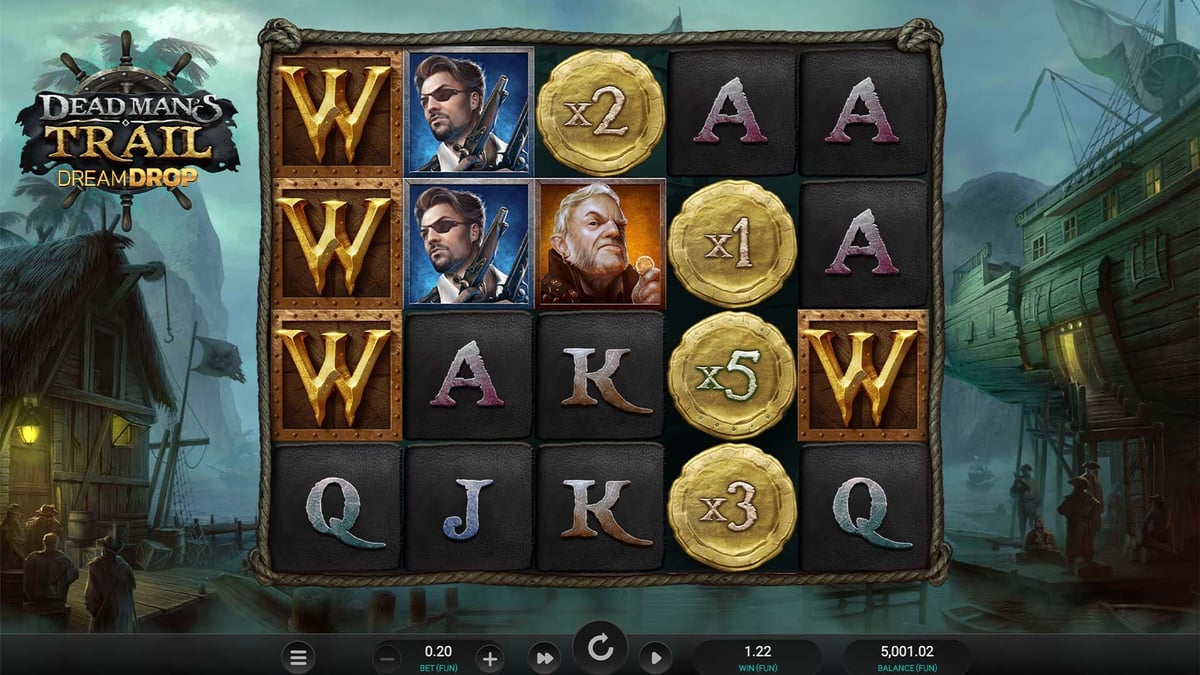Decrease the bet with the minus button
This screenshot has height=675, width=1200.
click(388, 658)
